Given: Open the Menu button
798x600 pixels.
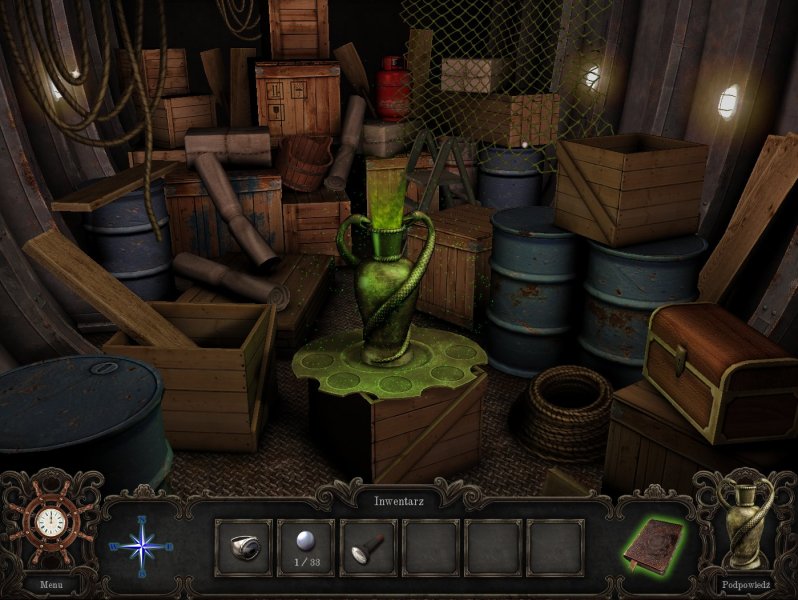Looking at the screenshot, I should click(x=50, y=583).
